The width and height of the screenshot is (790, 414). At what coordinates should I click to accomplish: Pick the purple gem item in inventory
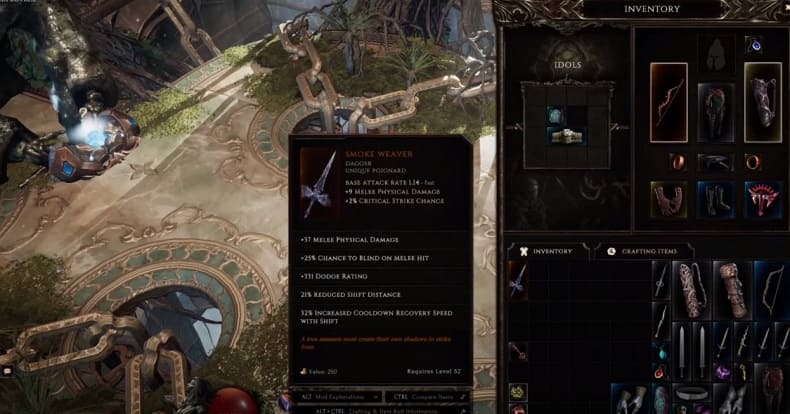[721, 372]
